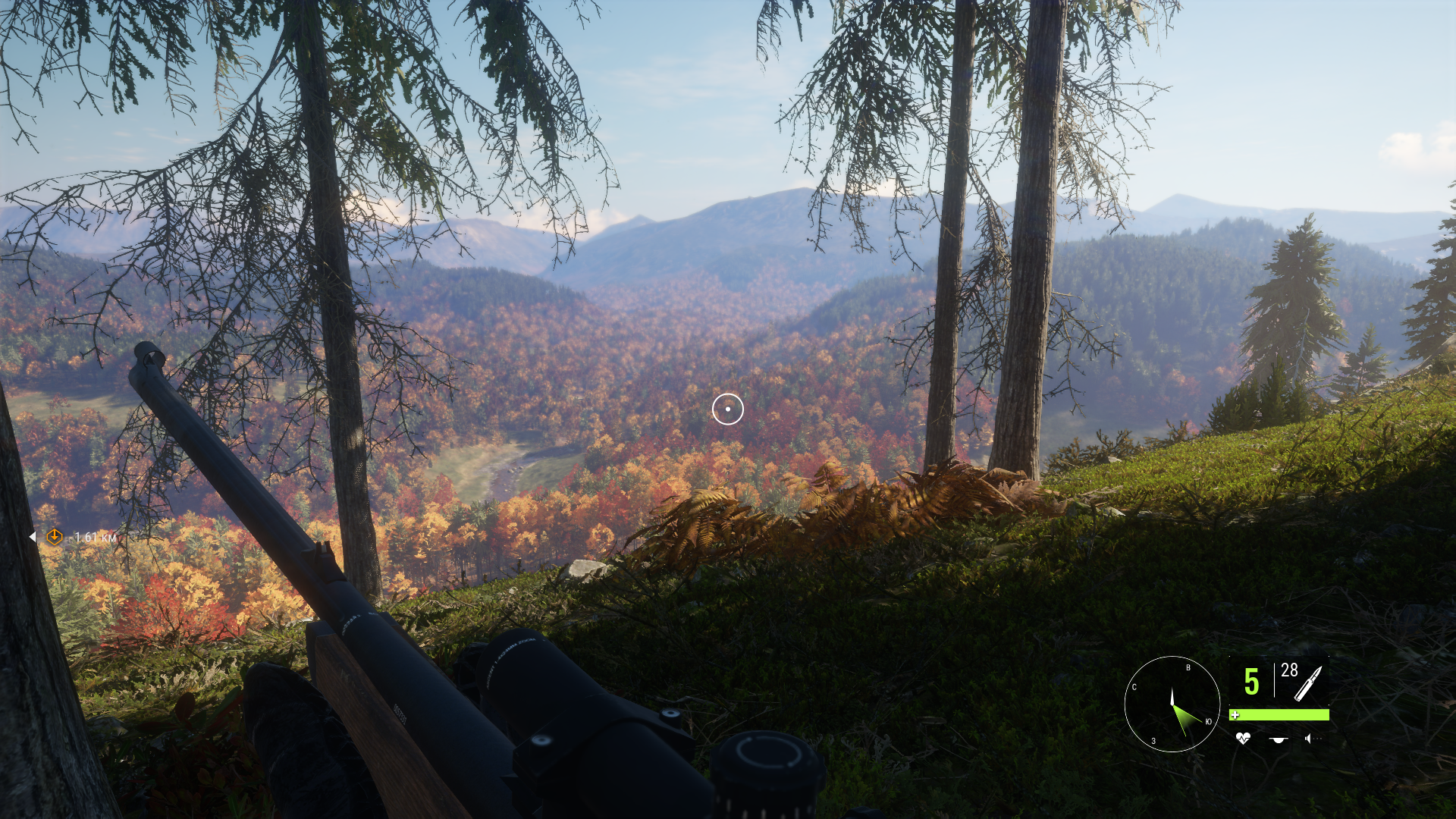Select the orange hexagon waypoint marker
The image size is (1456, 819).
coord(55,537)
